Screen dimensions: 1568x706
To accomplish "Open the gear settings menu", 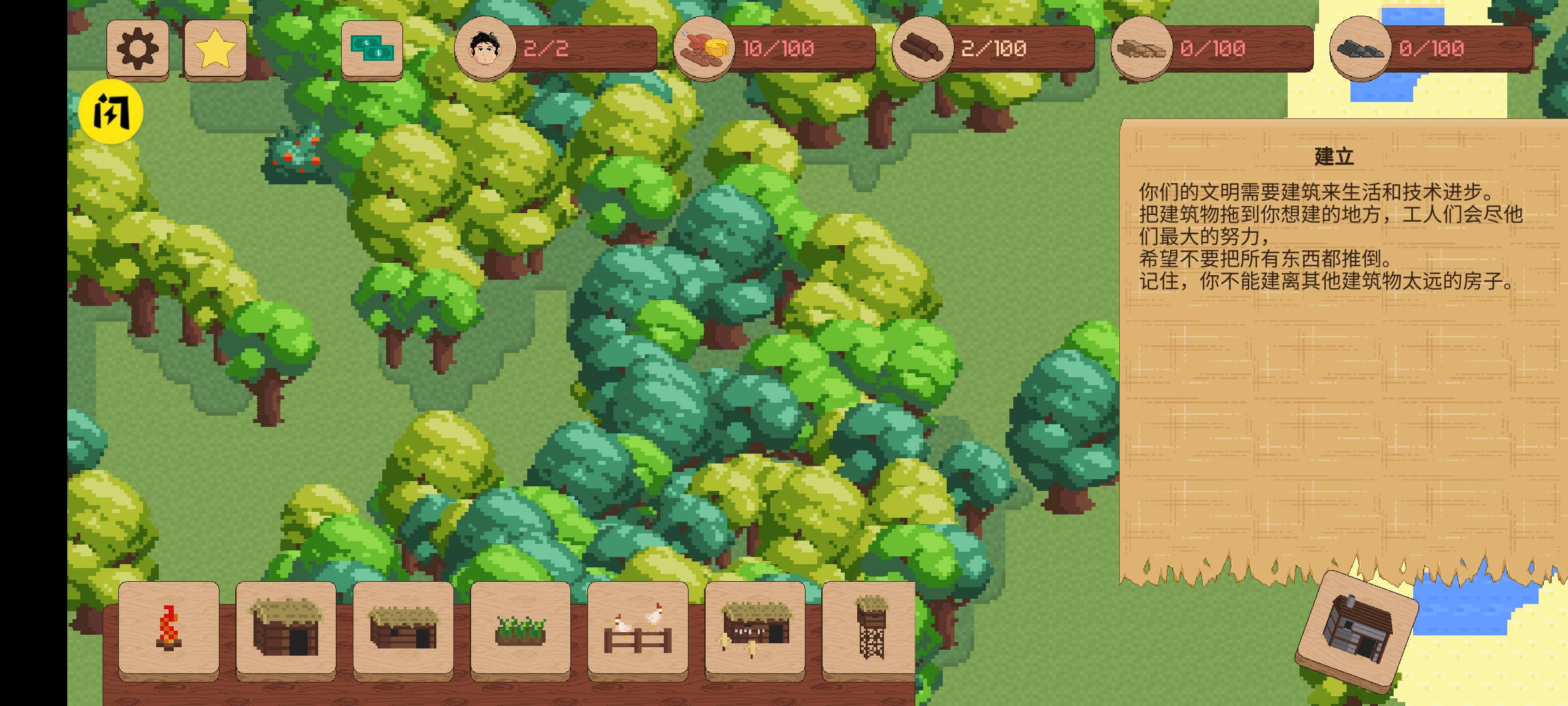I will pyautogui.click(x=138, y=49).
